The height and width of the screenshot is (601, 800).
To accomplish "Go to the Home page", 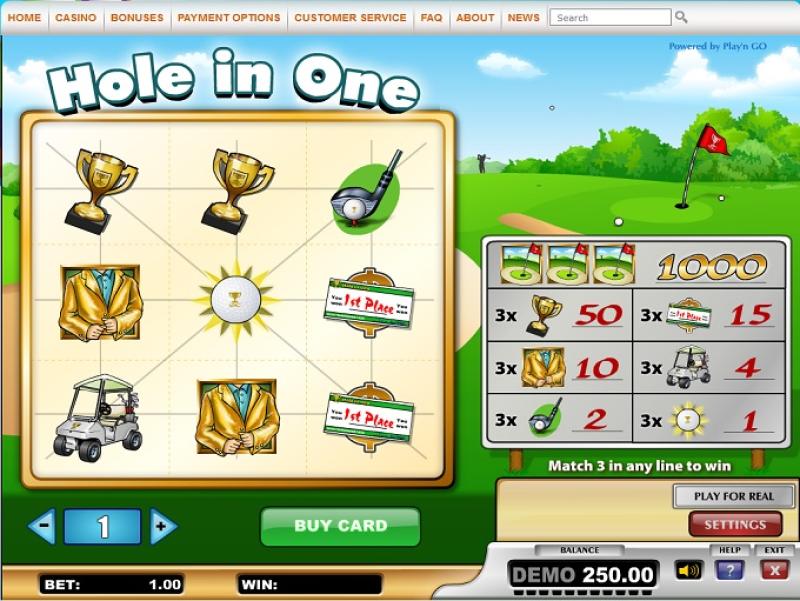I will pyautogui.click(x=24, y=17).
